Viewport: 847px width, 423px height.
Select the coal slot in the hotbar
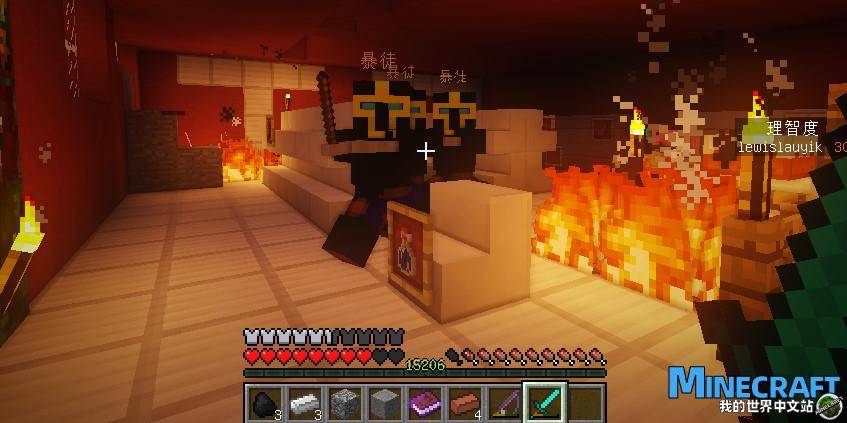tap(264, 403)
